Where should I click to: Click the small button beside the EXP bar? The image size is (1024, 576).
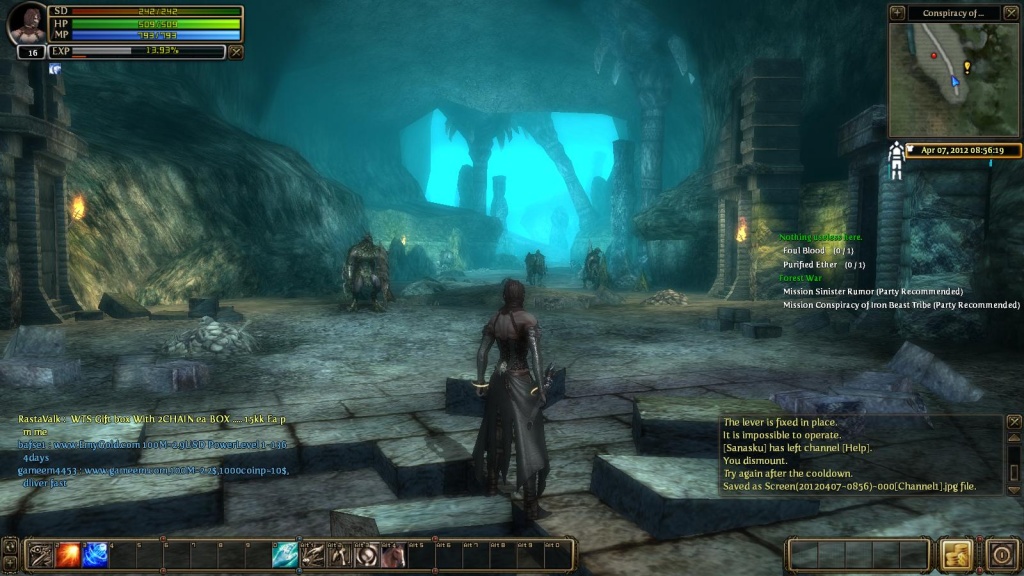(236, 51)
